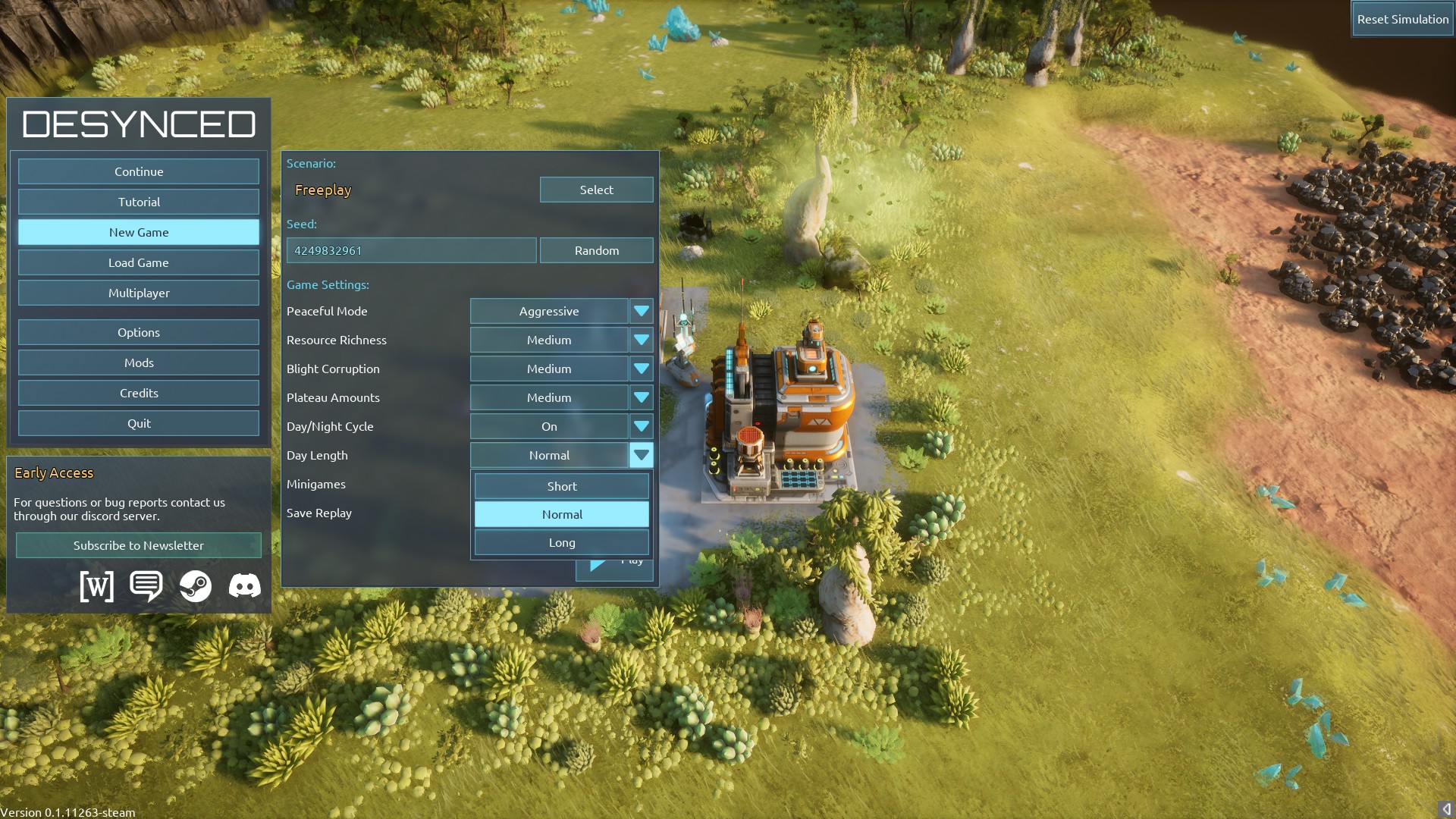Click the Reset Simulation button
The height and width of the screenshot is (819, 1456).
(x=1402, y=20)
